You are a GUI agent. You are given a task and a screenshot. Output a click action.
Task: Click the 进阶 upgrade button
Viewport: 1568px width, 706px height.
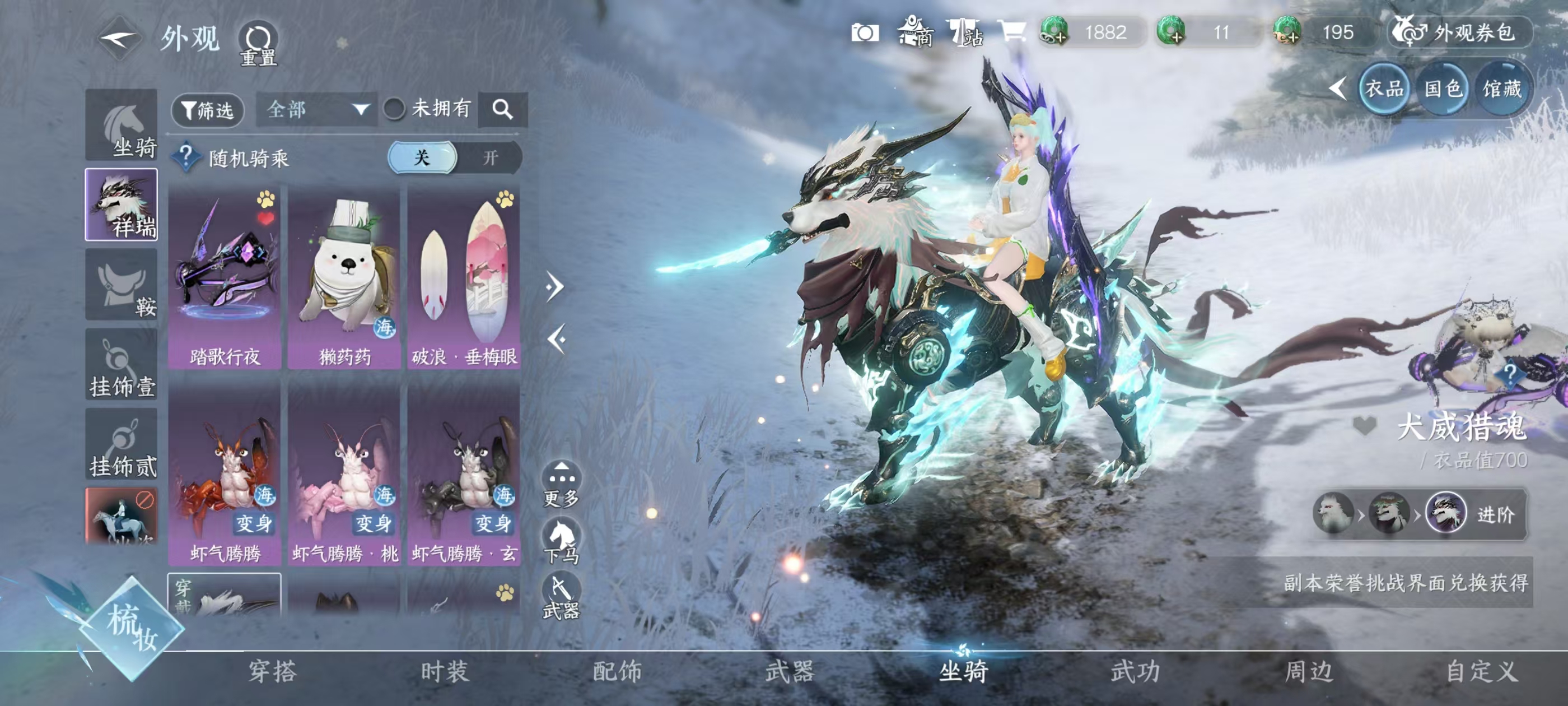point(1495,515)
